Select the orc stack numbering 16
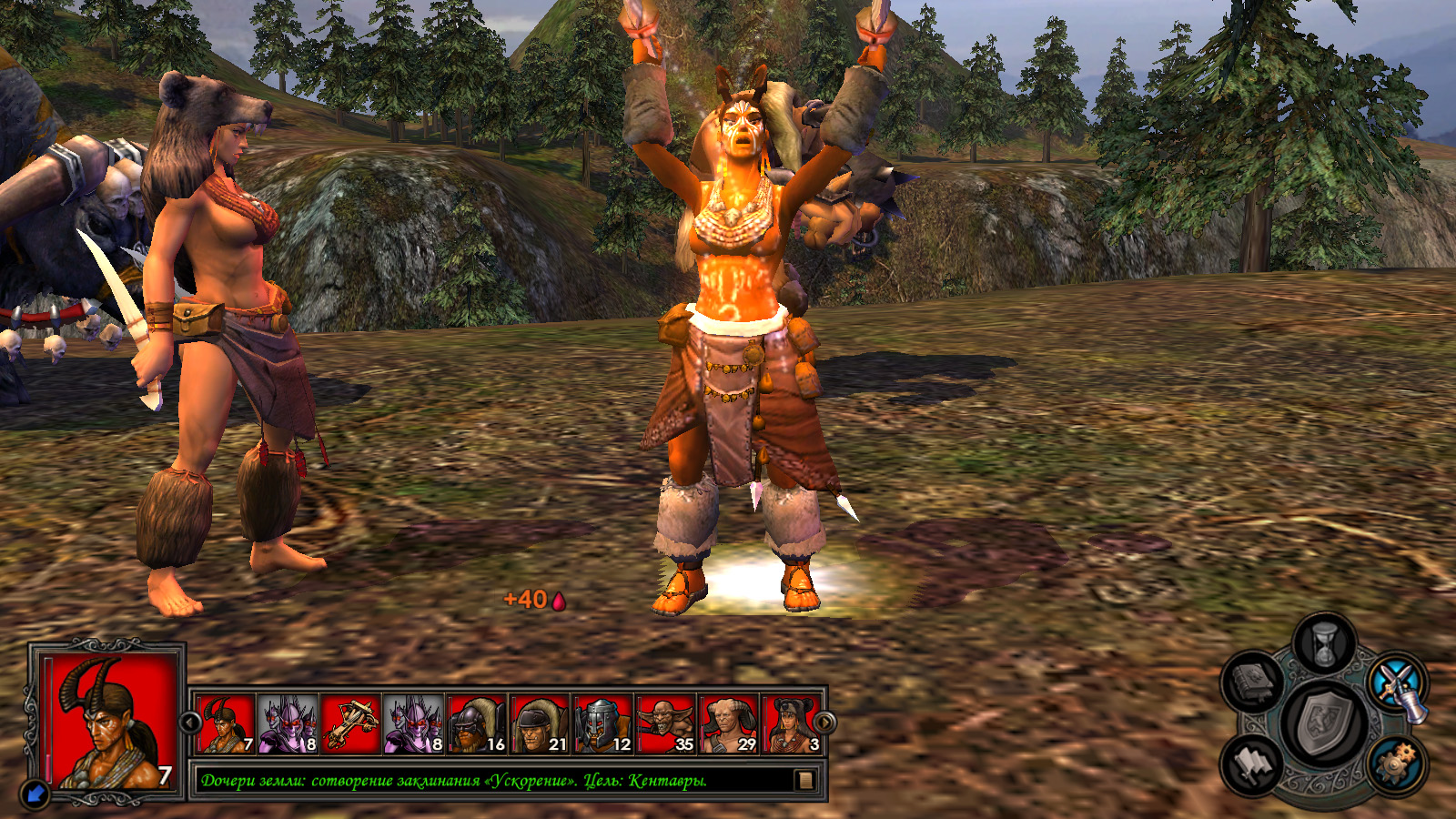This screenshot has height=819, width=1456. point(476,724)
